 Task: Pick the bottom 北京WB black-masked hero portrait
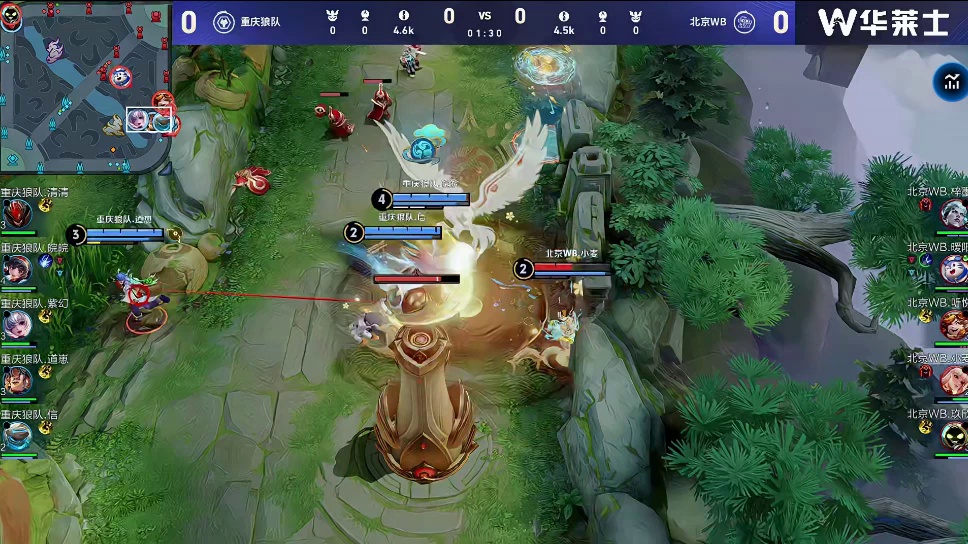pos(953,435)
